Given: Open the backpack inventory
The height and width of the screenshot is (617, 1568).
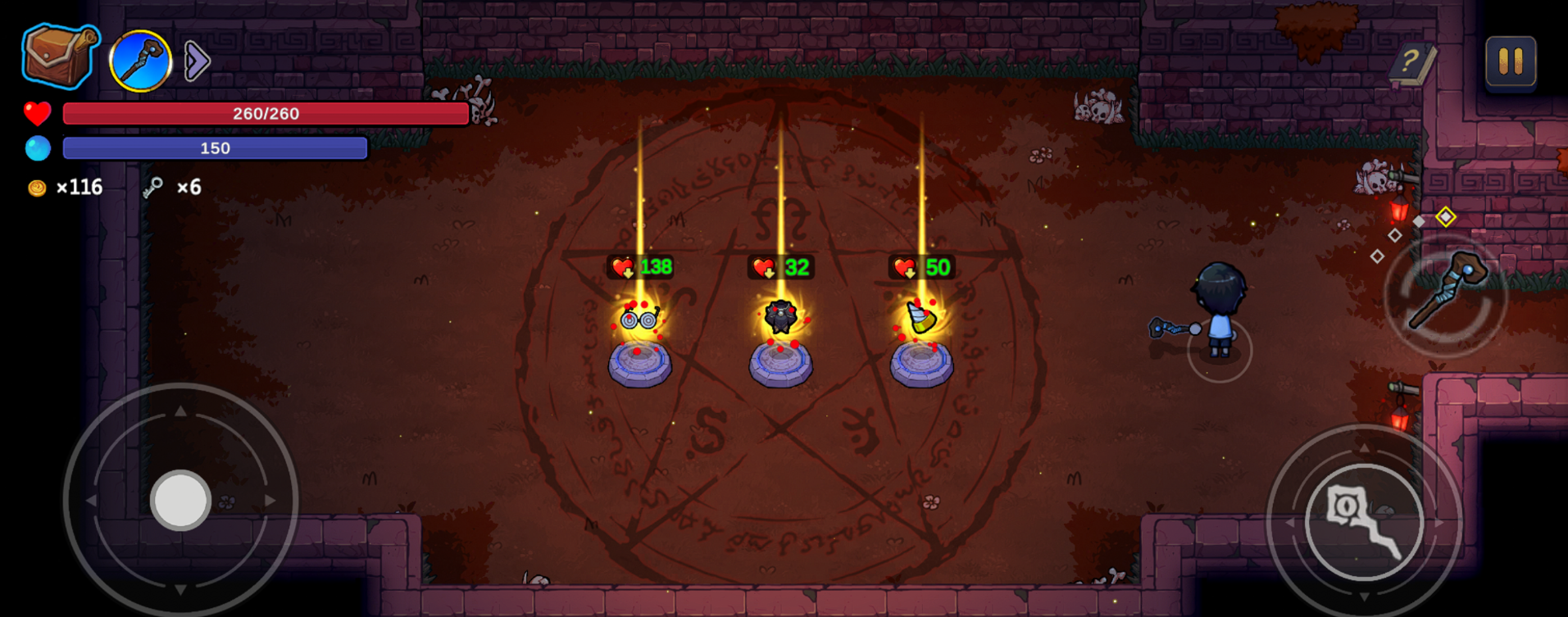Looking at the screenshot, I should [x=59, y=57].
